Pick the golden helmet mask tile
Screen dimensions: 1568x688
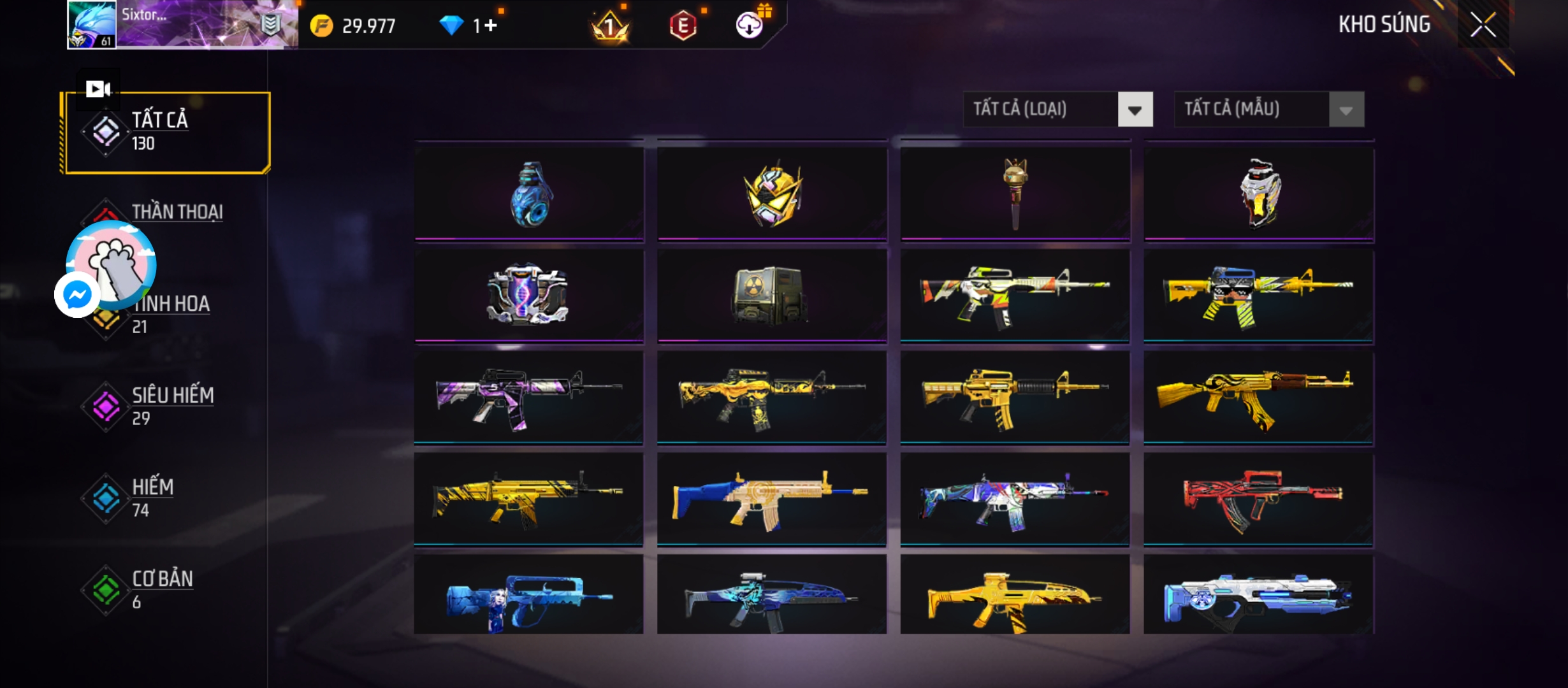click(772, 194)
